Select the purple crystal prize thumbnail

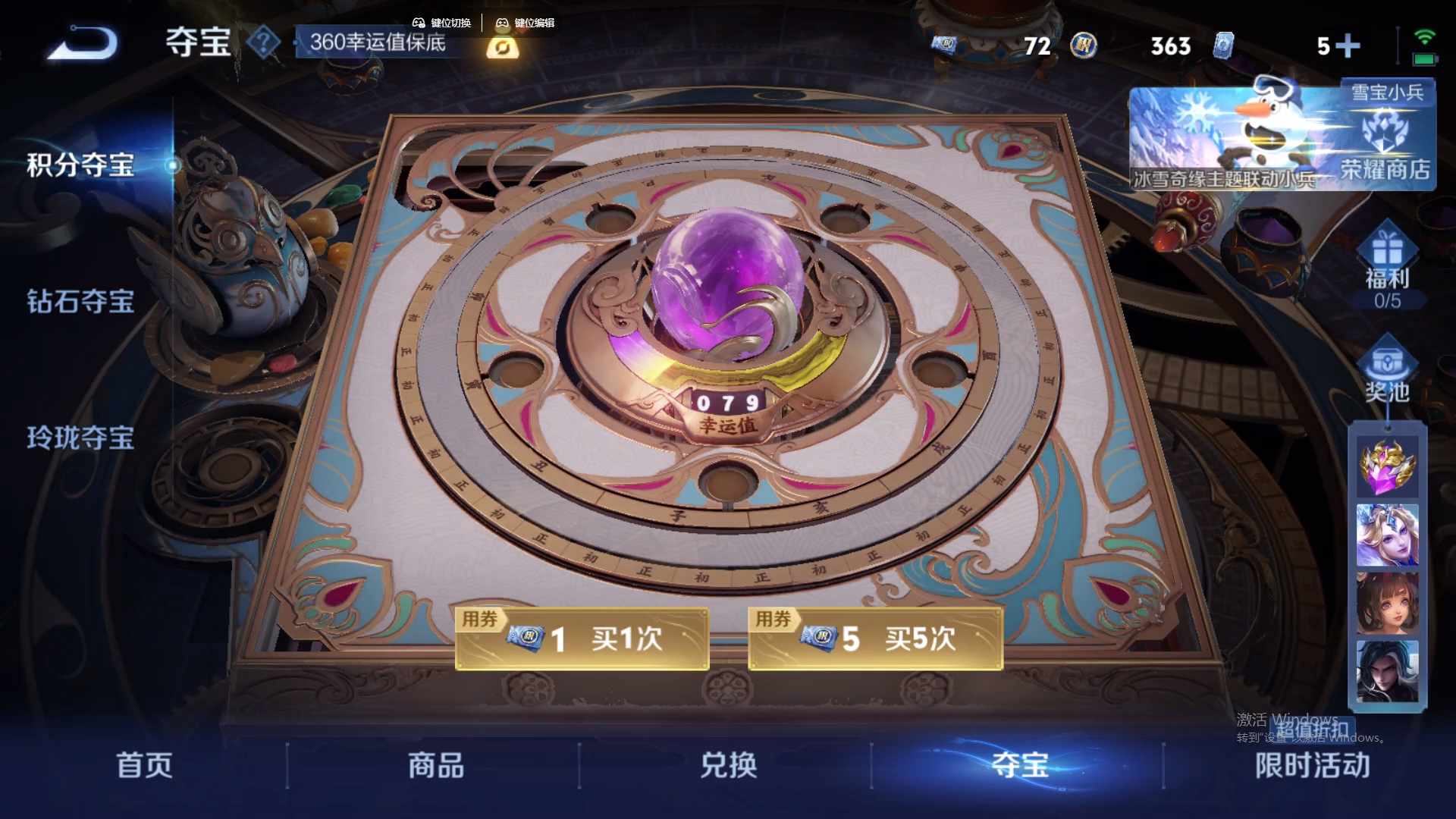pos(1387,466)
